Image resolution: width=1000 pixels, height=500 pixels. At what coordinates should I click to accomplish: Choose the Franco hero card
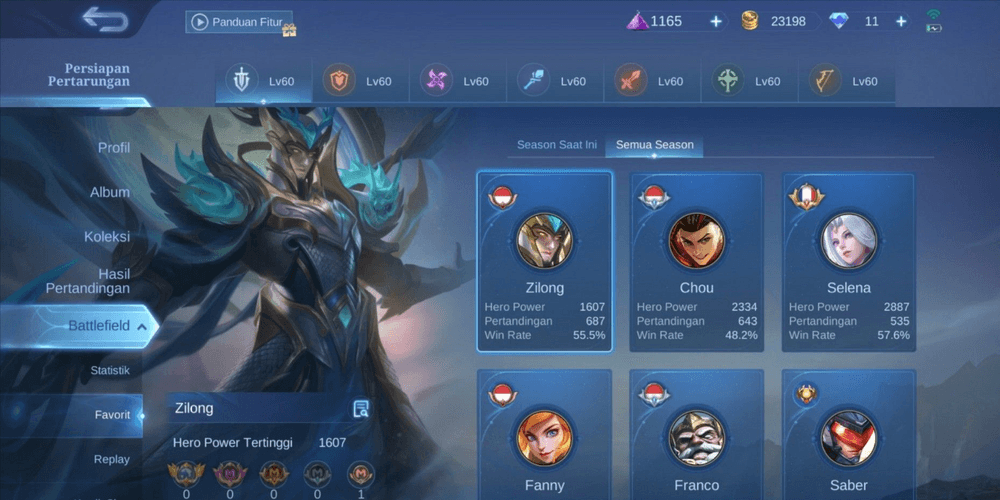coord(696,435)
